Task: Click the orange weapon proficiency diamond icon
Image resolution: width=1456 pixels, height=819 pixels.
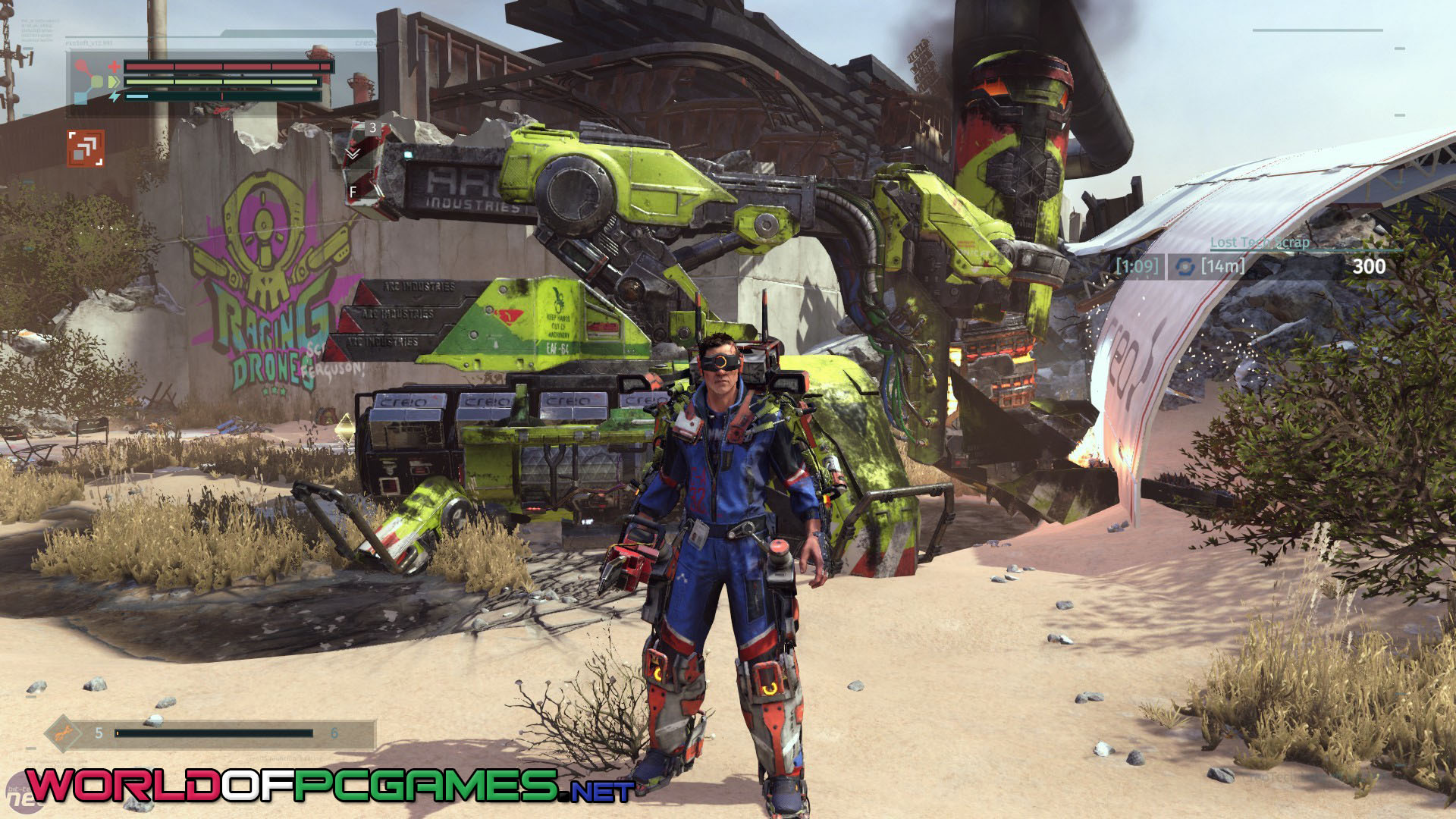Action: (64, 733)
